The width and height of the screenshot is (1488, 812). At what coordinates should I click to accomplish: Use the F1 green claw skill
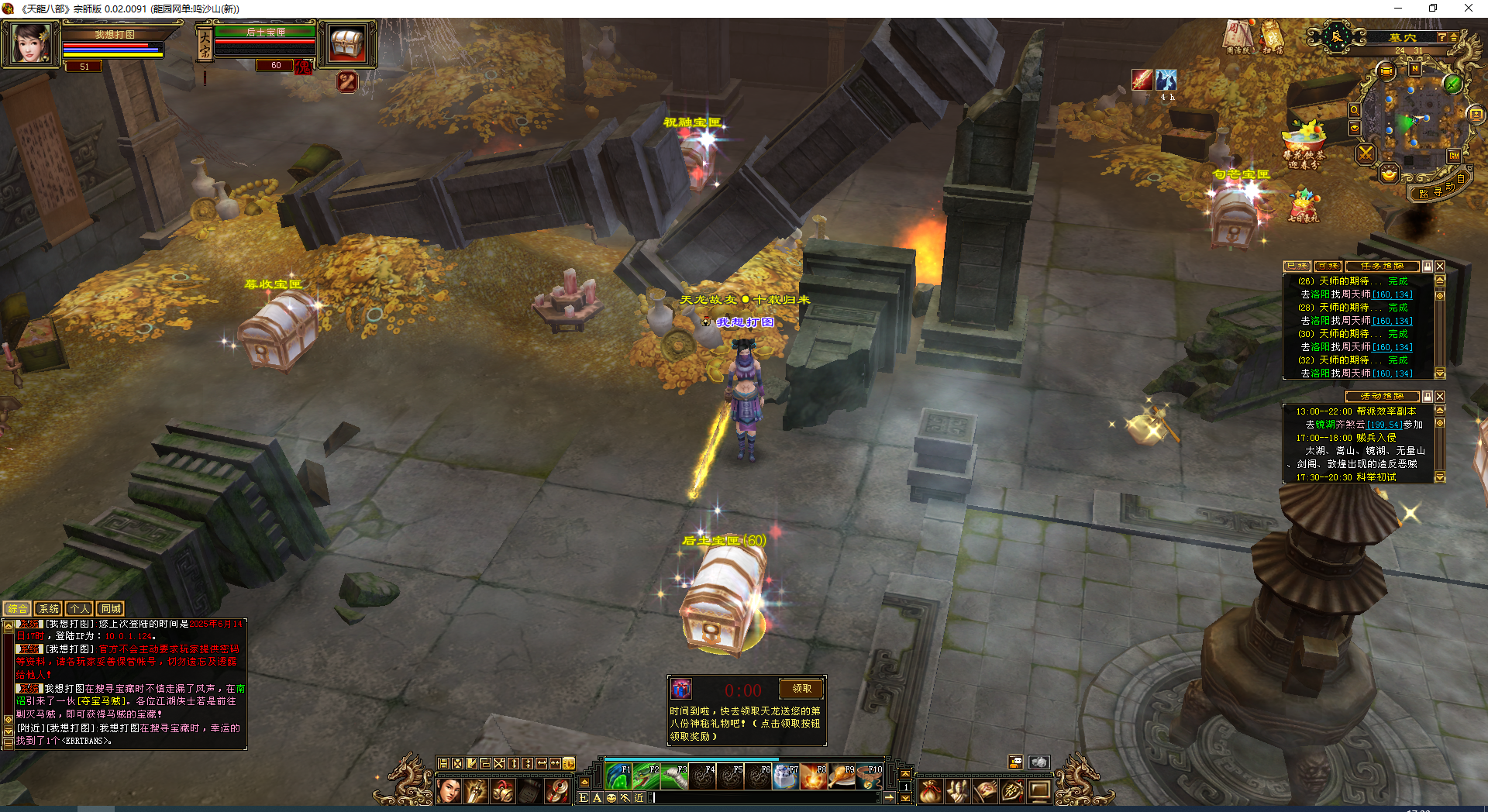click(x=618, y=776)
